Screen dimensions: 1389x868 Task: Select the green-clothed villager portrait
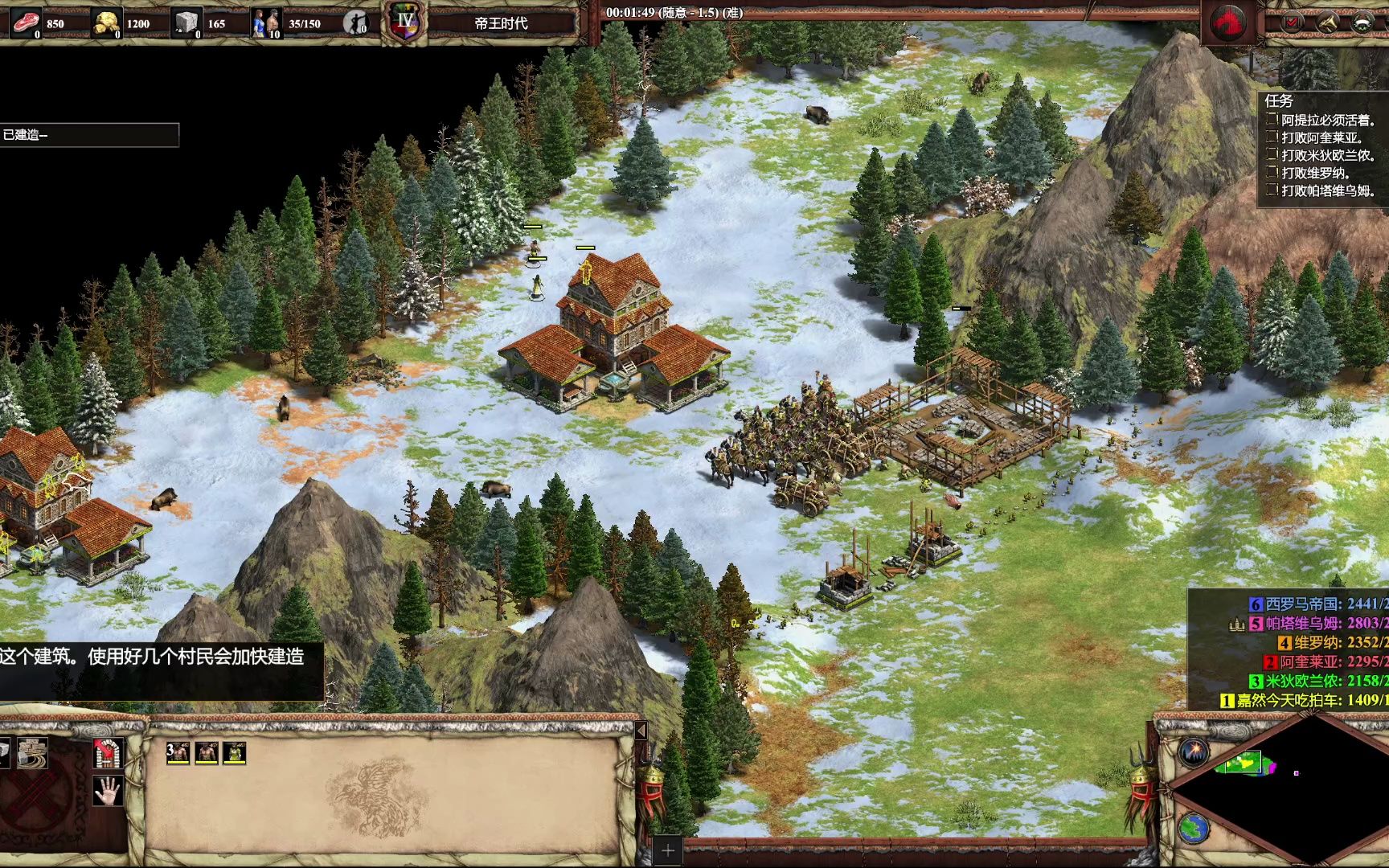tap(235, 752)
